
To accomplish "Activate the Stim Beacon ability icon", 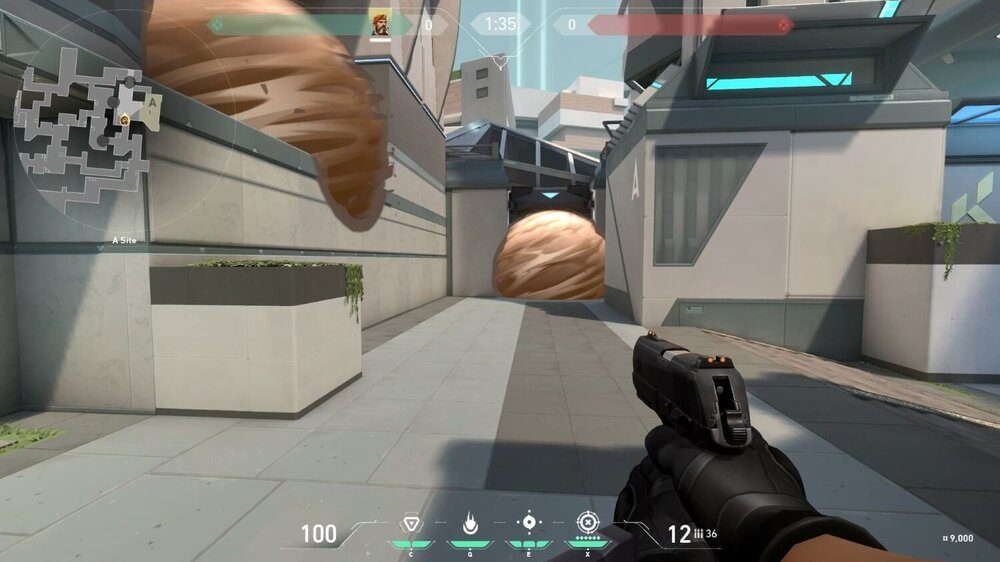I will click(x=410, y=522).
